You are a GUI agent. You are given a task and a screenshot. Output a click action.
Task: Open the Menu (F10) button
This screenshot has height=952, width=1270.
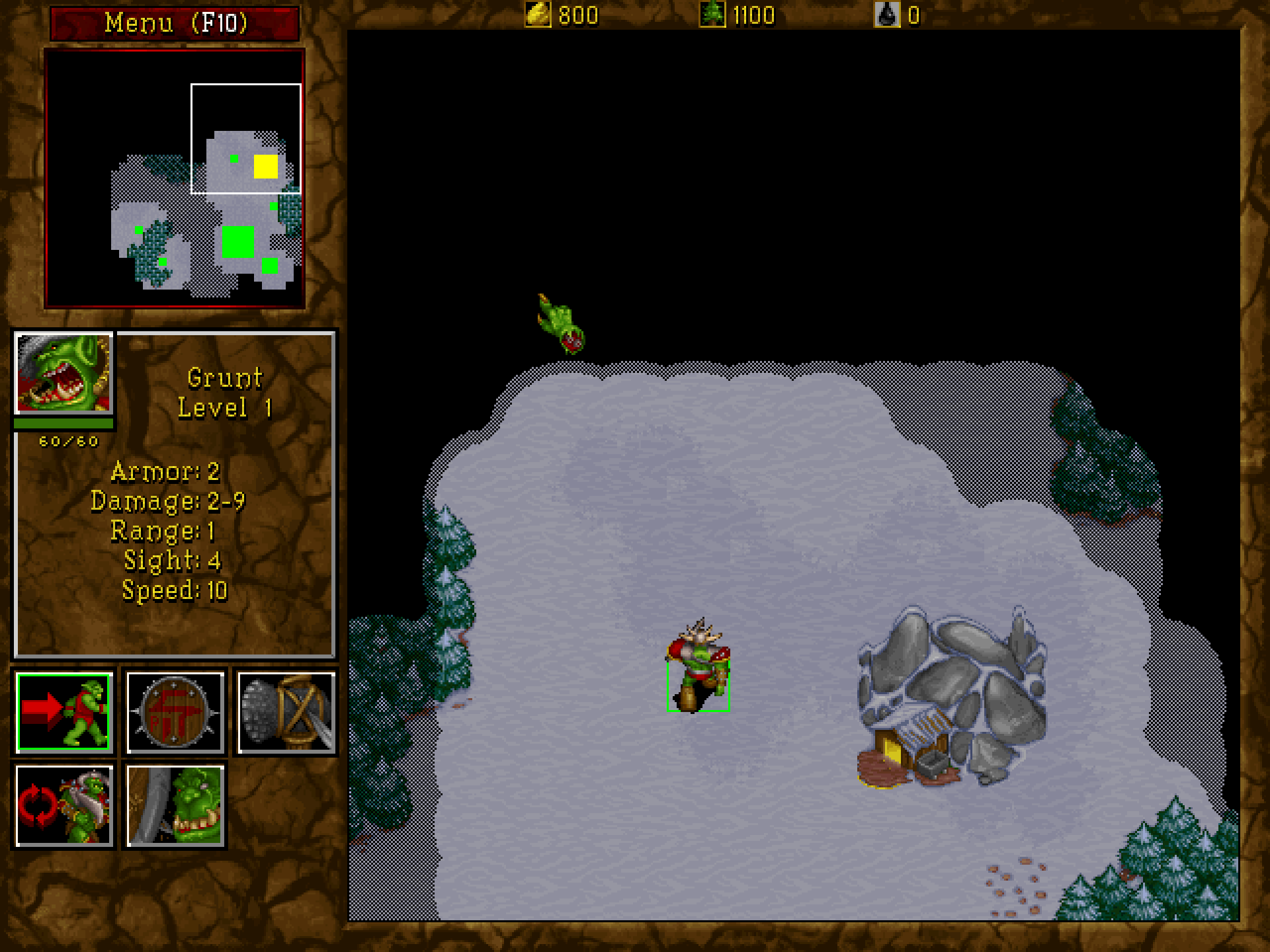tap(175, 23)
